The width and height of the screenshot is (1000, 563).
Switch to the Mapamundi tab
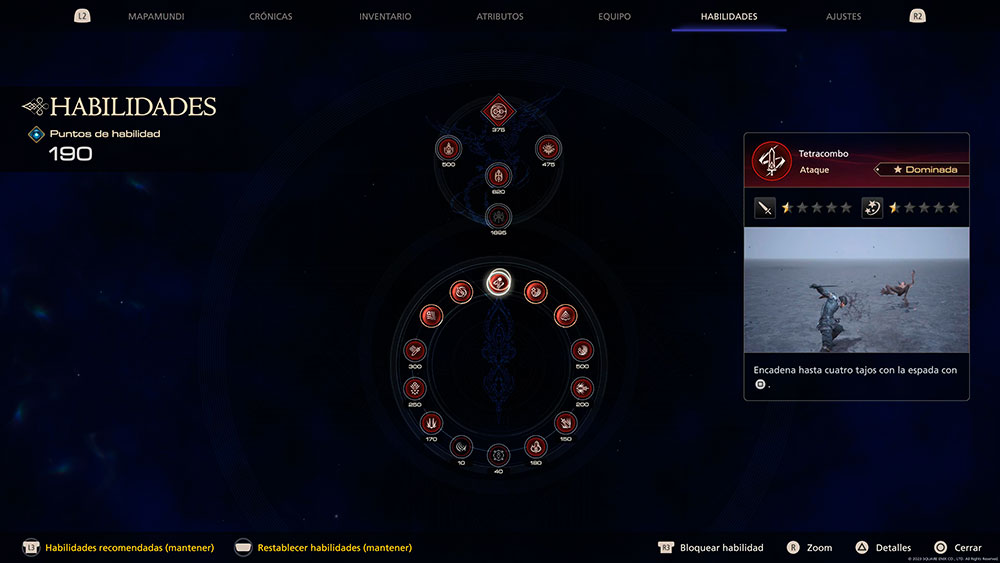point(156,17)
